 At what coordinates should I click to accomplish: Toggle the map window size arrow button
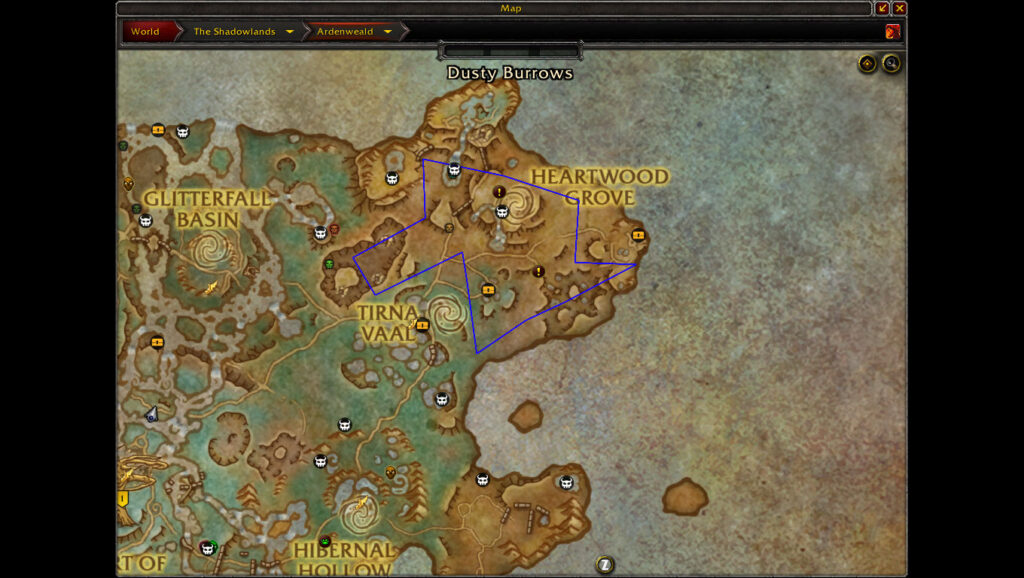click(x=882, y=8)
